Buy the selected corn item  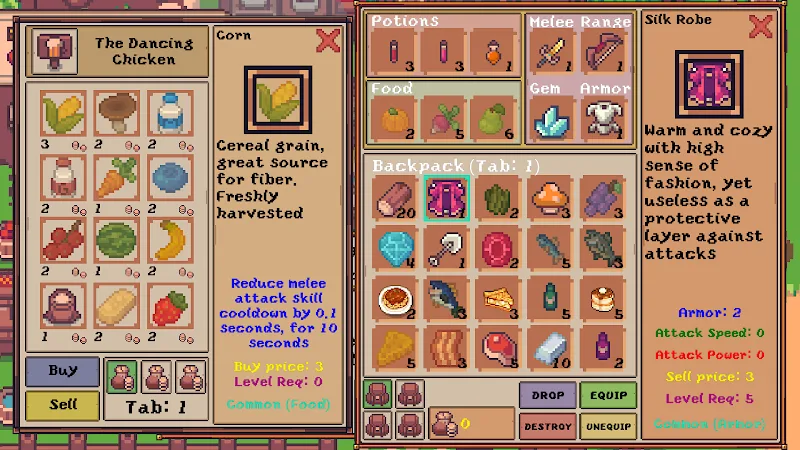(62, 372)
